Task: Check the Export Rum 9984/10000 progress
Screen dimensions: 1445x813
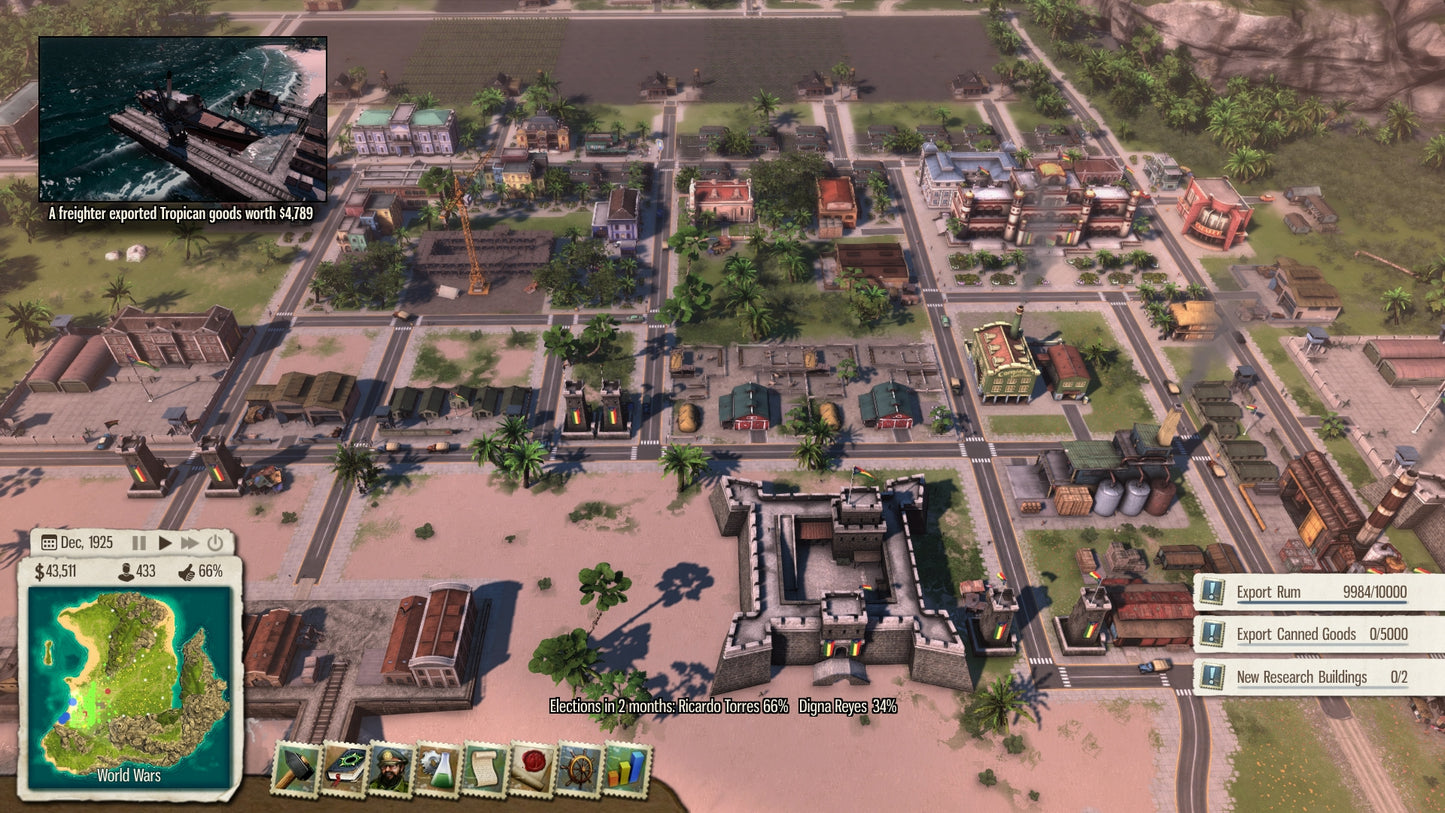Action: click(1375, 591)
